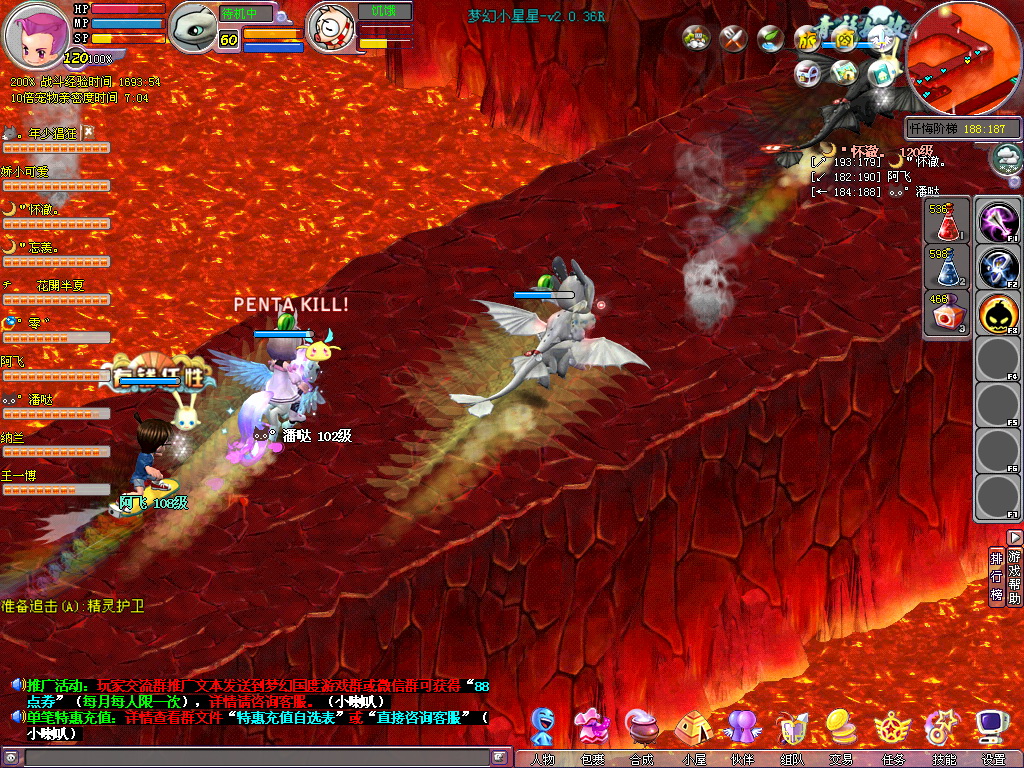
Task: Open the 人物 character menu
Action: [x=543, y=728]
